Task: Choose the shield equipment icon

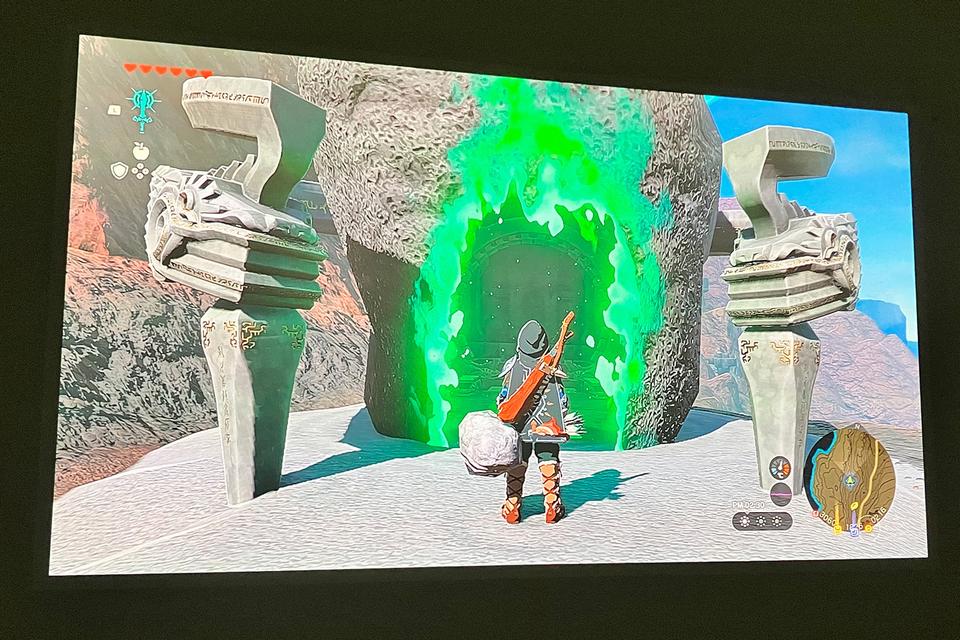Action: click(x=119, y=170)
